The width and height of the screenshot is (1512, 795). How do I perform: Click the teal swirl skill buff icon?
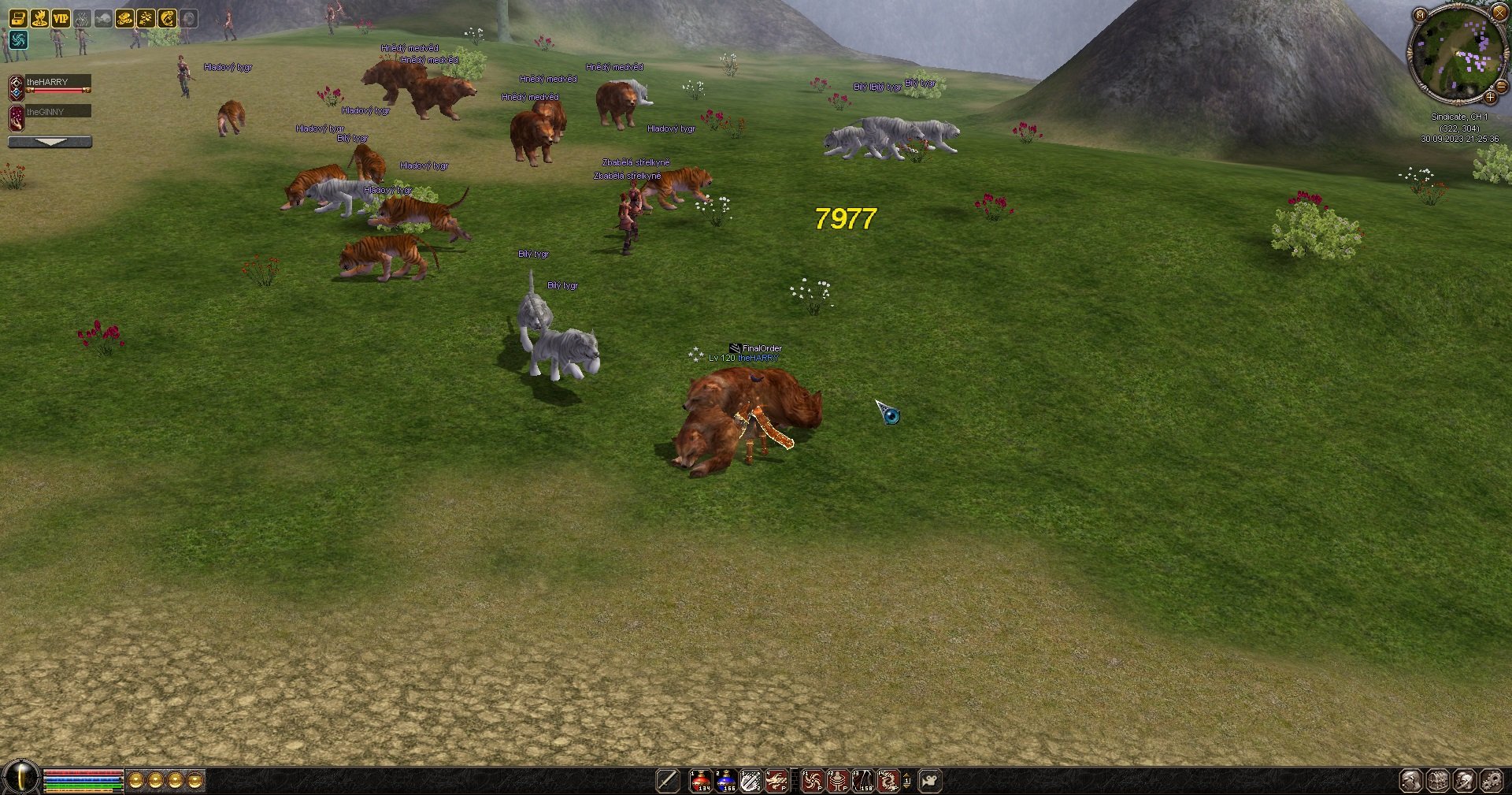18,39
